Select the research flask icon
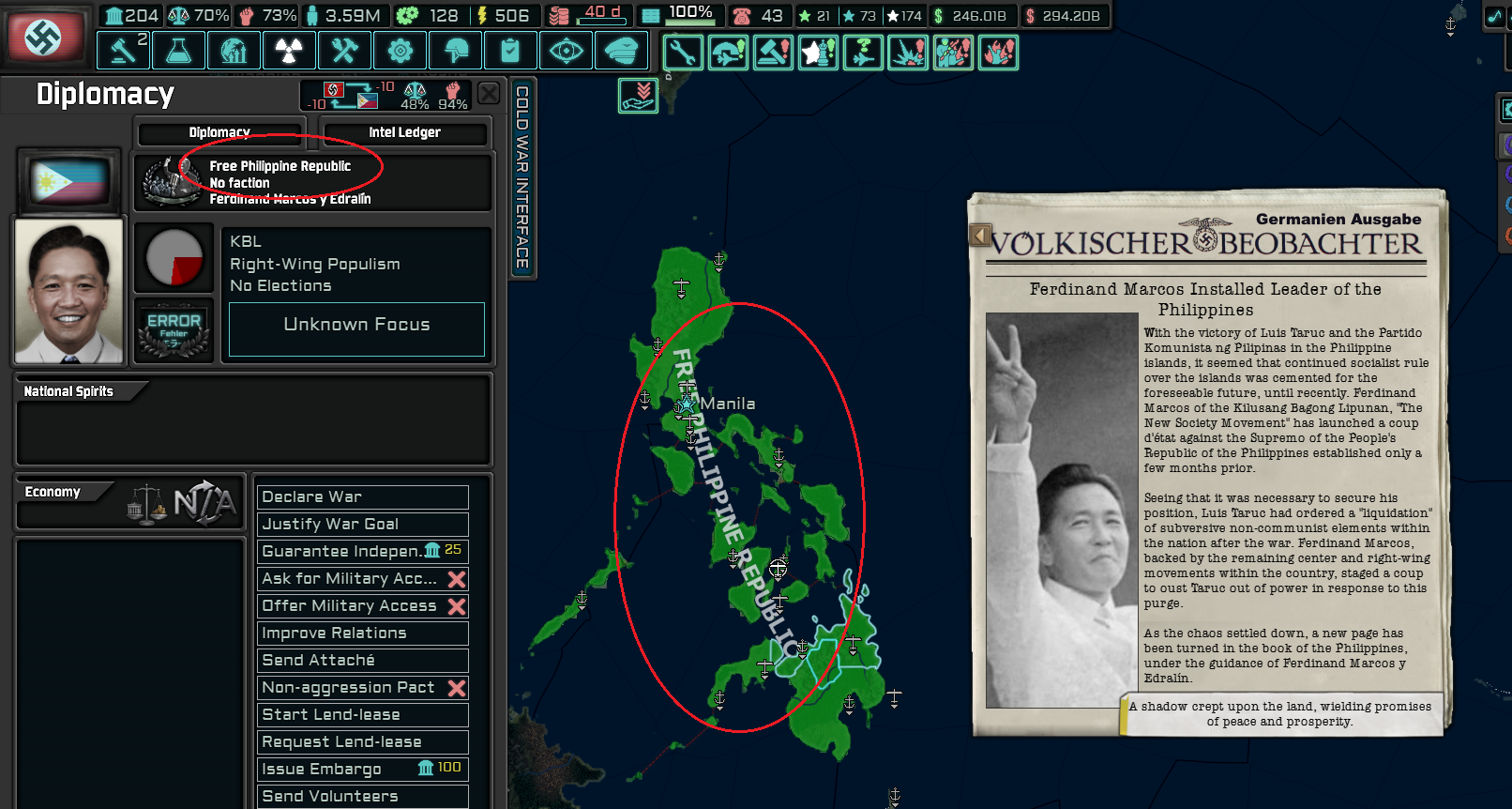1512x809 pixels. (178, 50)
